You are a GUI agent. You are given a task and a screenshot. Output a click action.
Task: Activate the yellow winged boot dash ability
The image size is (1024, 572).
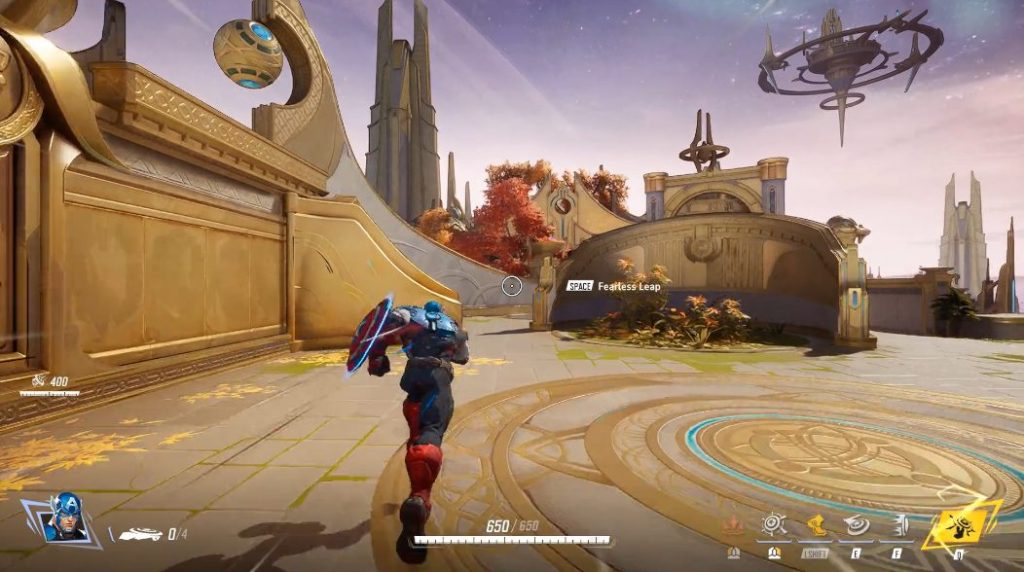(816, 524)
